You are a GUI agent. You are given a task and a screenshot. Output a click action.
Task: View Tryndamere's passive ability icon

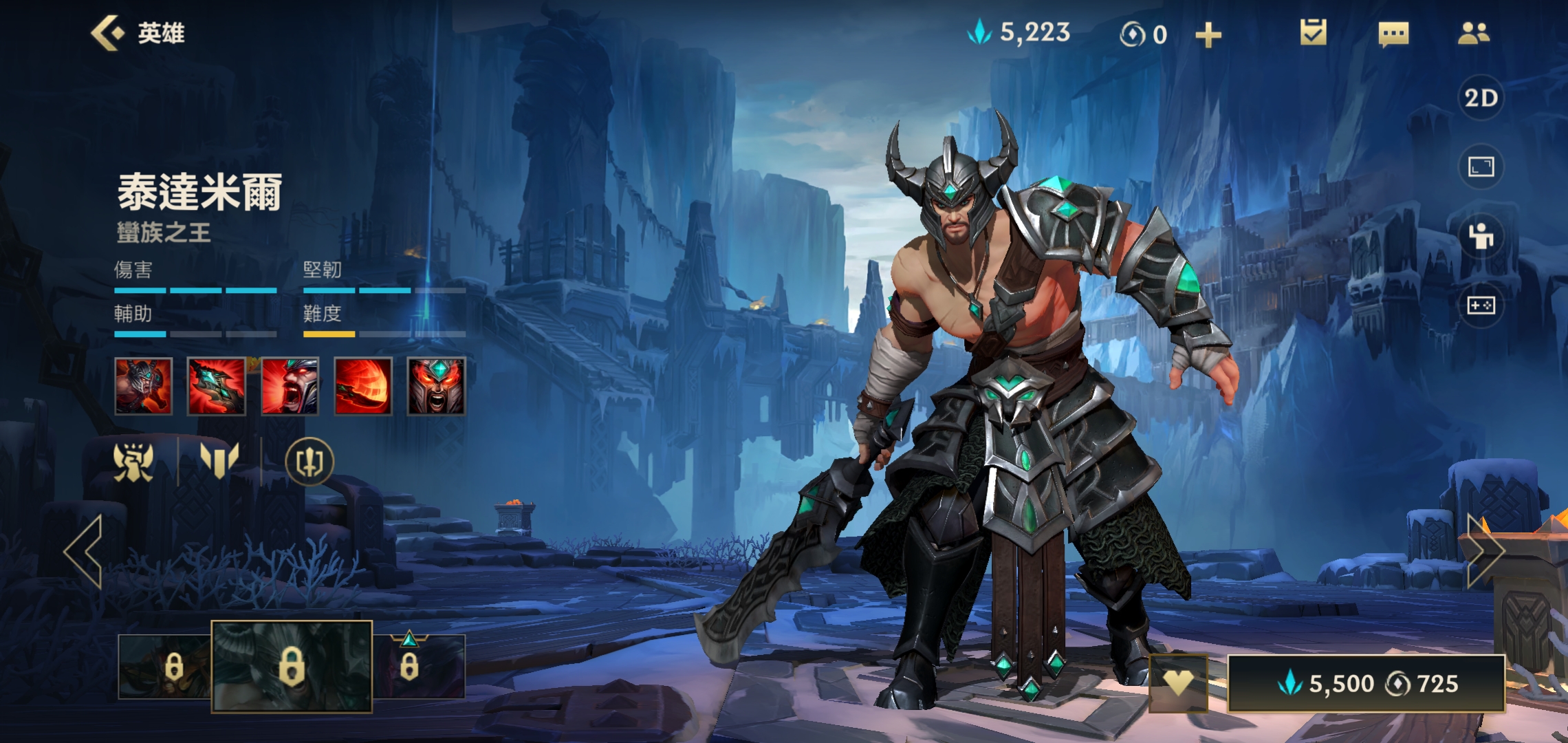[x=143, y=386]
